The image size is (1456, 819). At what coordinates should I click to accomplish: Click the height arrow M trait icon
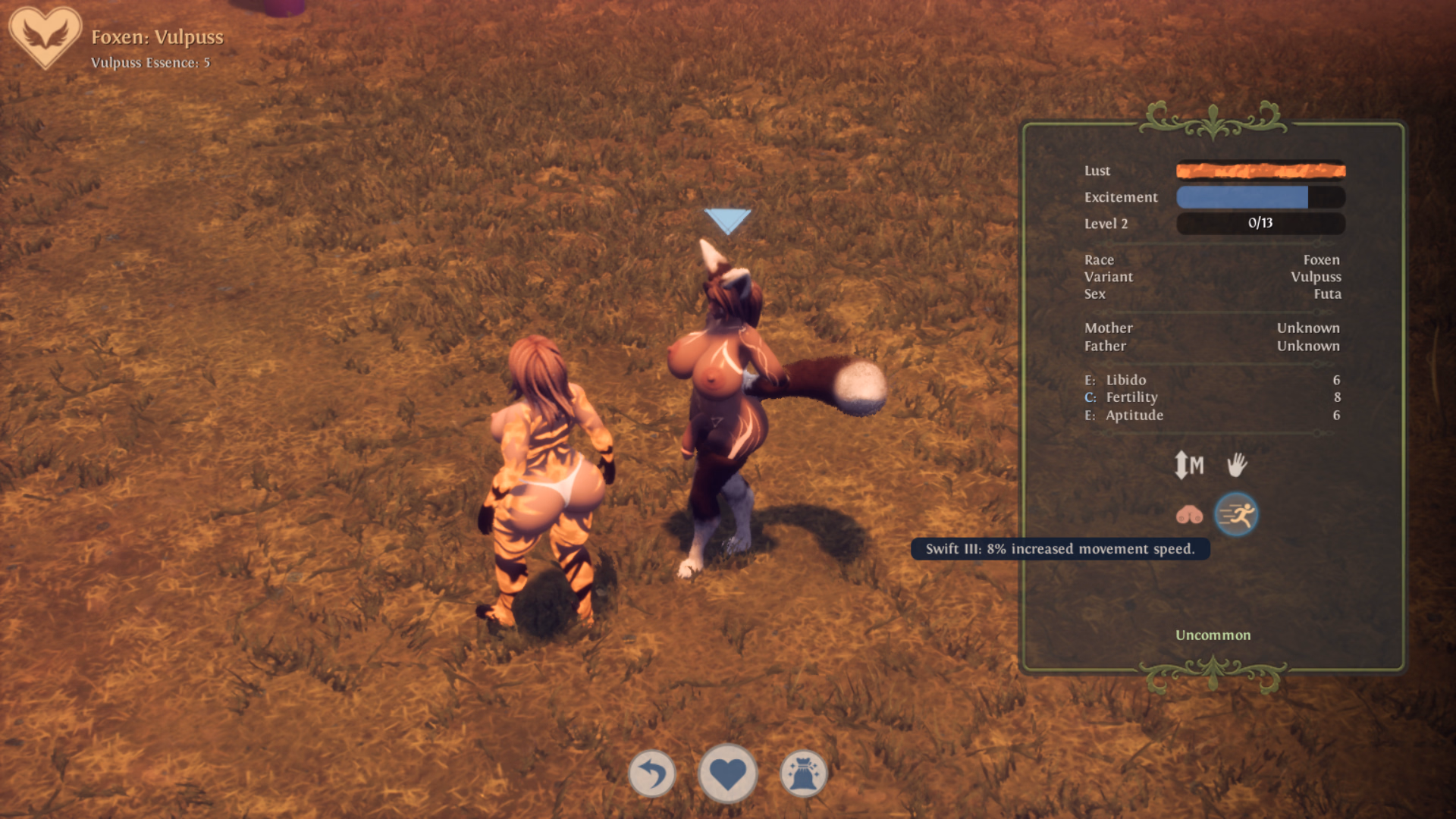pyautogui.click(x=1188, y=465)
